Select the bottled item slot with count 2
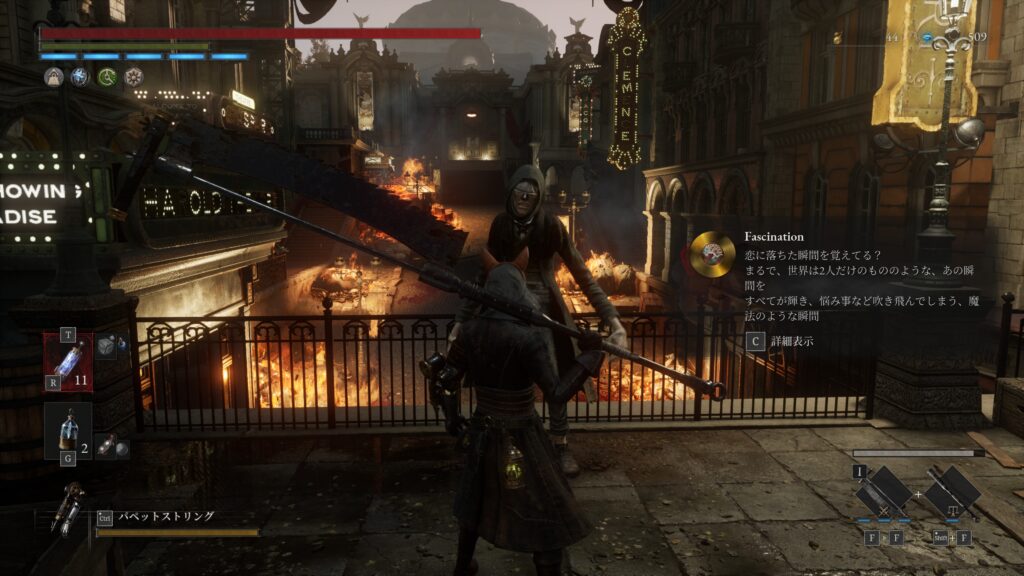This screenshot has height=576, width=1024. point(68,430)
